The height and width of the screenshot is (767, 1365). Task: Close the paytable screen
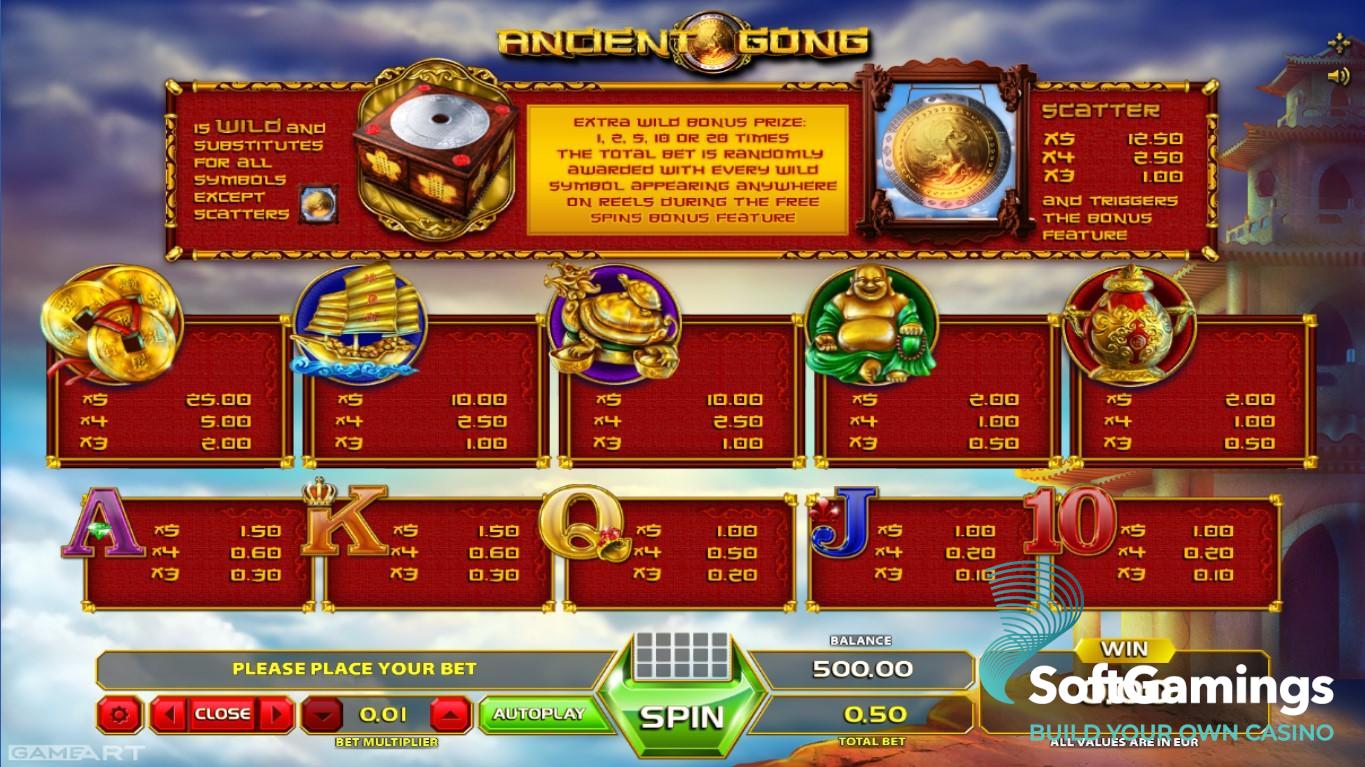pos(222,714)
